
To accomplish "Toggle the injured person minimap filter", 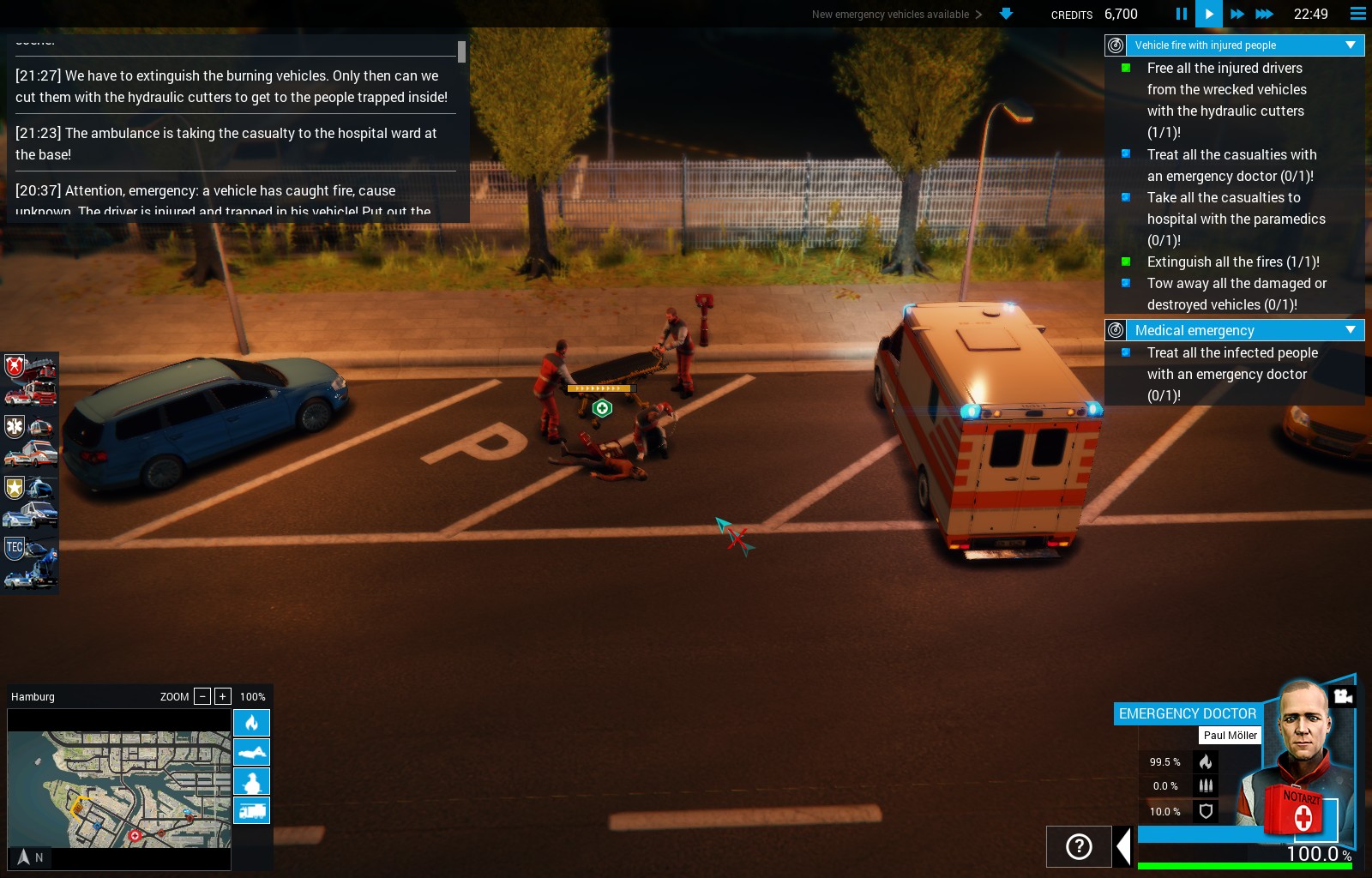I will pyautogui.click(x=251, y=781).
